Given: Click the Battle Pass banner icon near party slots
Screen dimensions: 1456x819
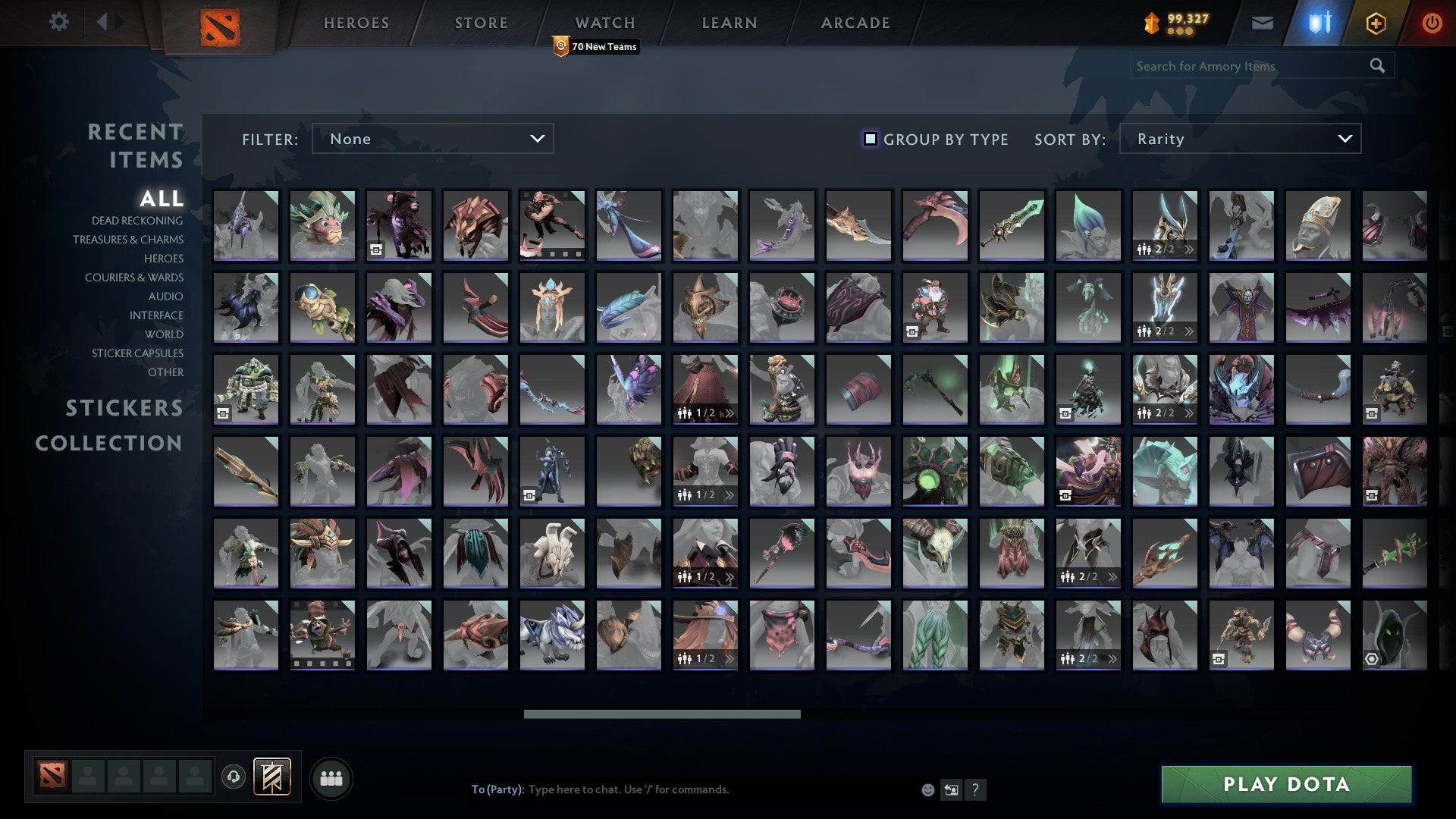Looking at the screenshot, I should (x=270, y=777).
